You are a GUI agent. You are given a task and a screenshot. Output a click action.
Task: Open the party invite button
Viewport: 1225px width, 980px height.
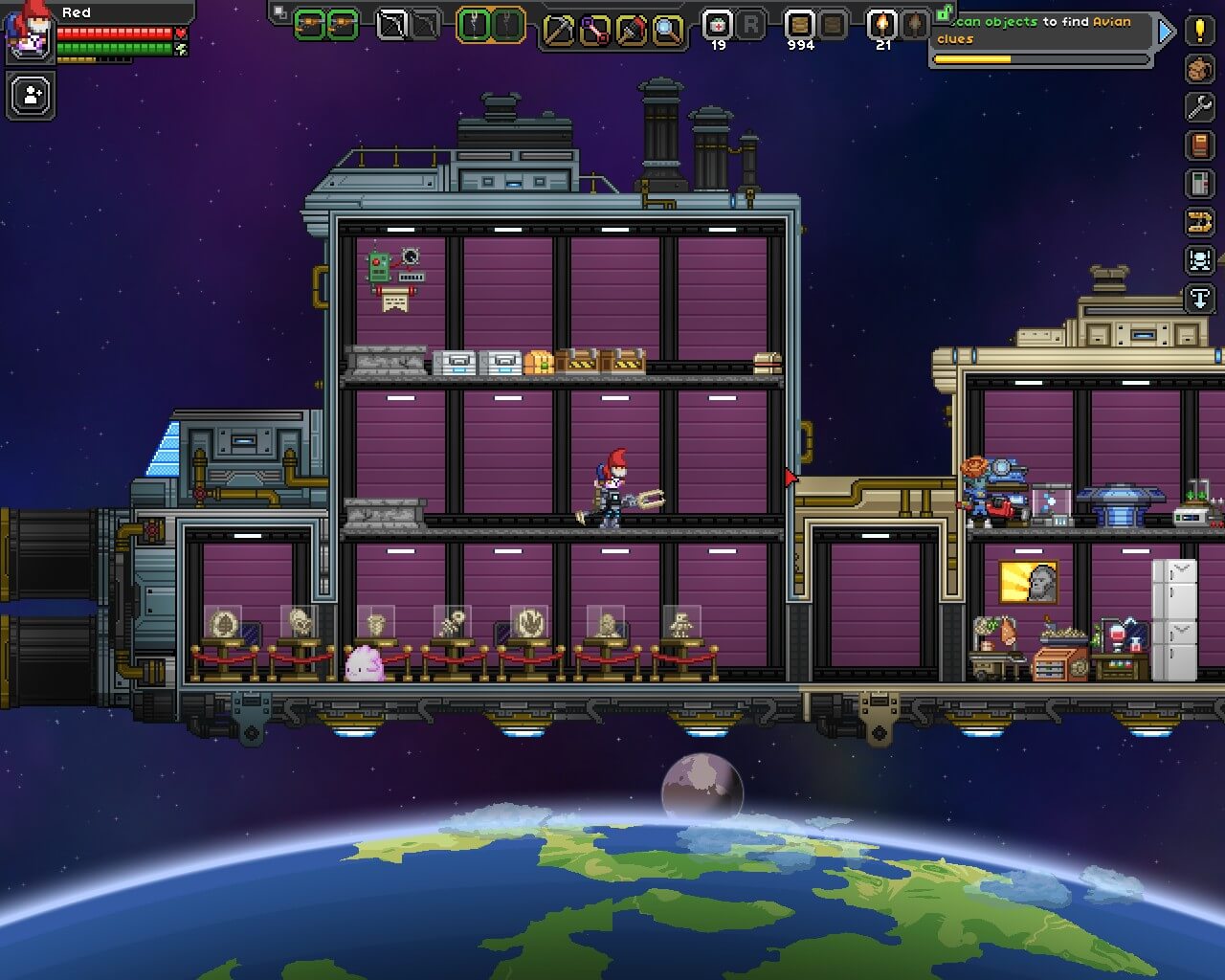point(32,96)
